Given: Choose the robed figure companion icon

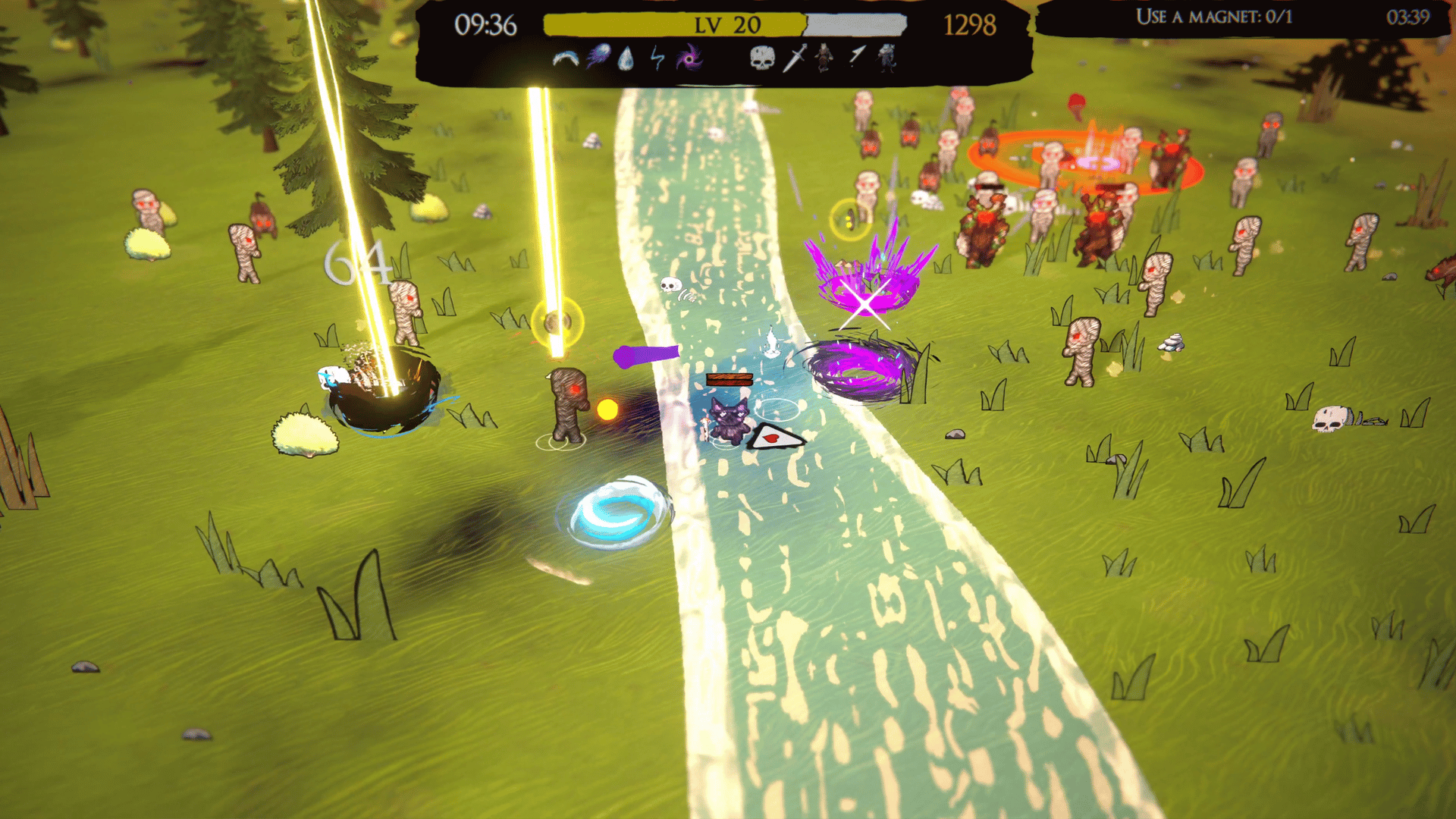Looking at the screenshot, I should click(x=824, y=57).
